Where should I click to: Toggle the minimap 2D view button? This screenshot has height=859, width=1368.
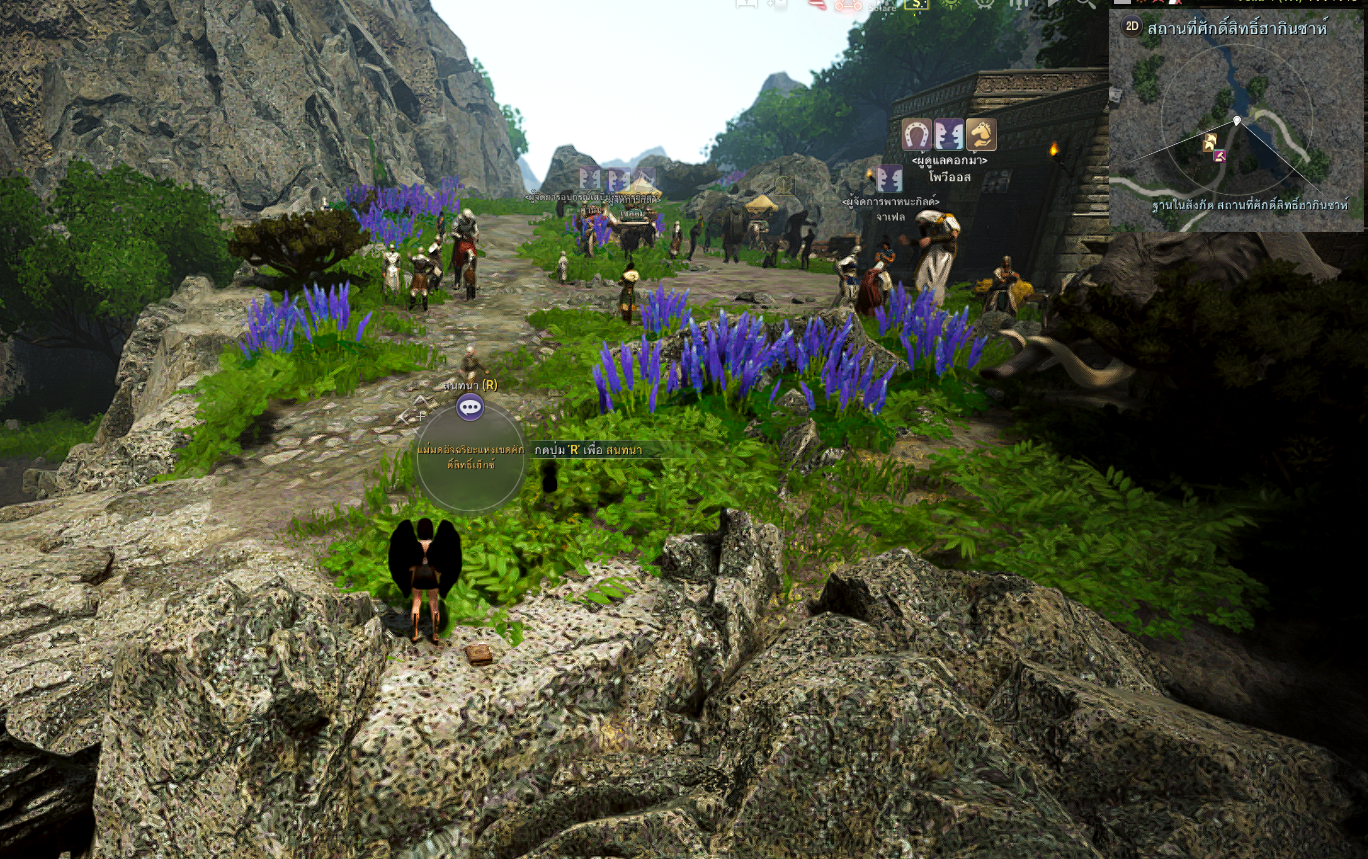click(1131, 27)
